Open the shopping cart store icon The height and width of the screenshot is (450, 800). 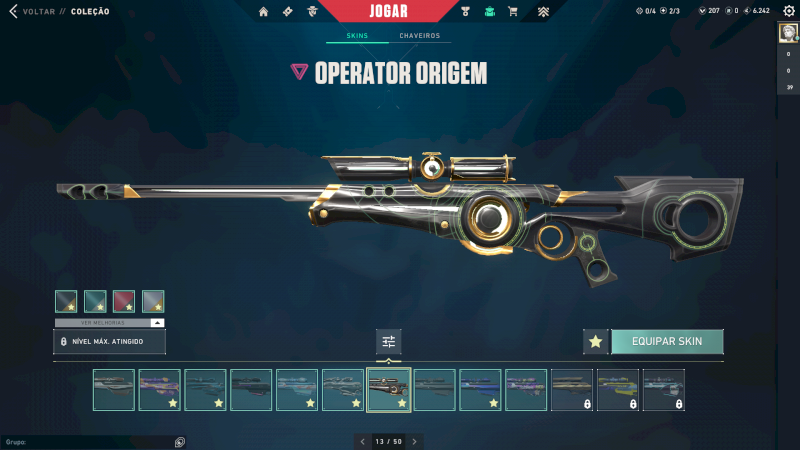[x=513, y=12]
